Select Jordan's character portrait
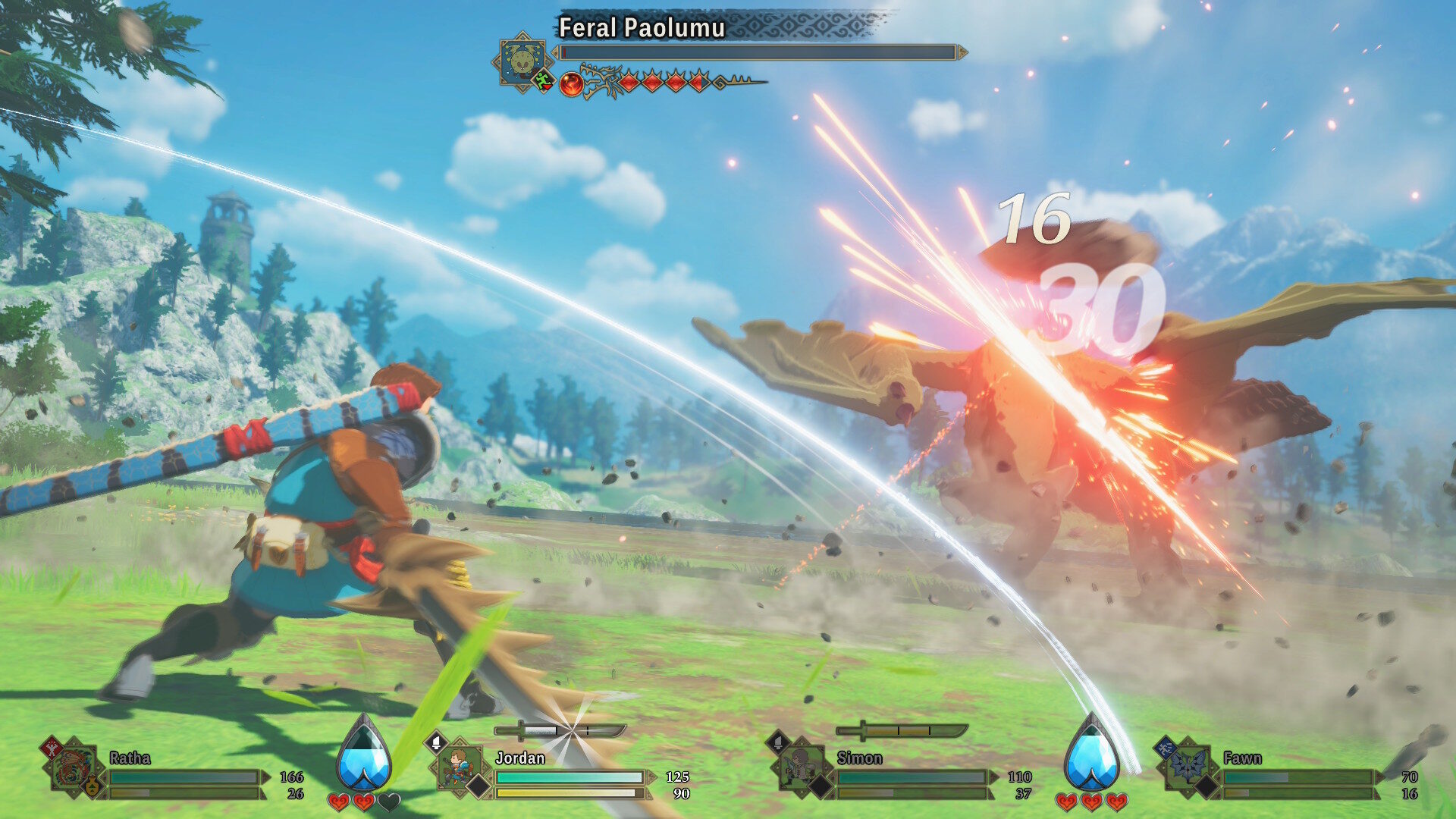This screenshot has width=1456, height=819. [459, 766]
